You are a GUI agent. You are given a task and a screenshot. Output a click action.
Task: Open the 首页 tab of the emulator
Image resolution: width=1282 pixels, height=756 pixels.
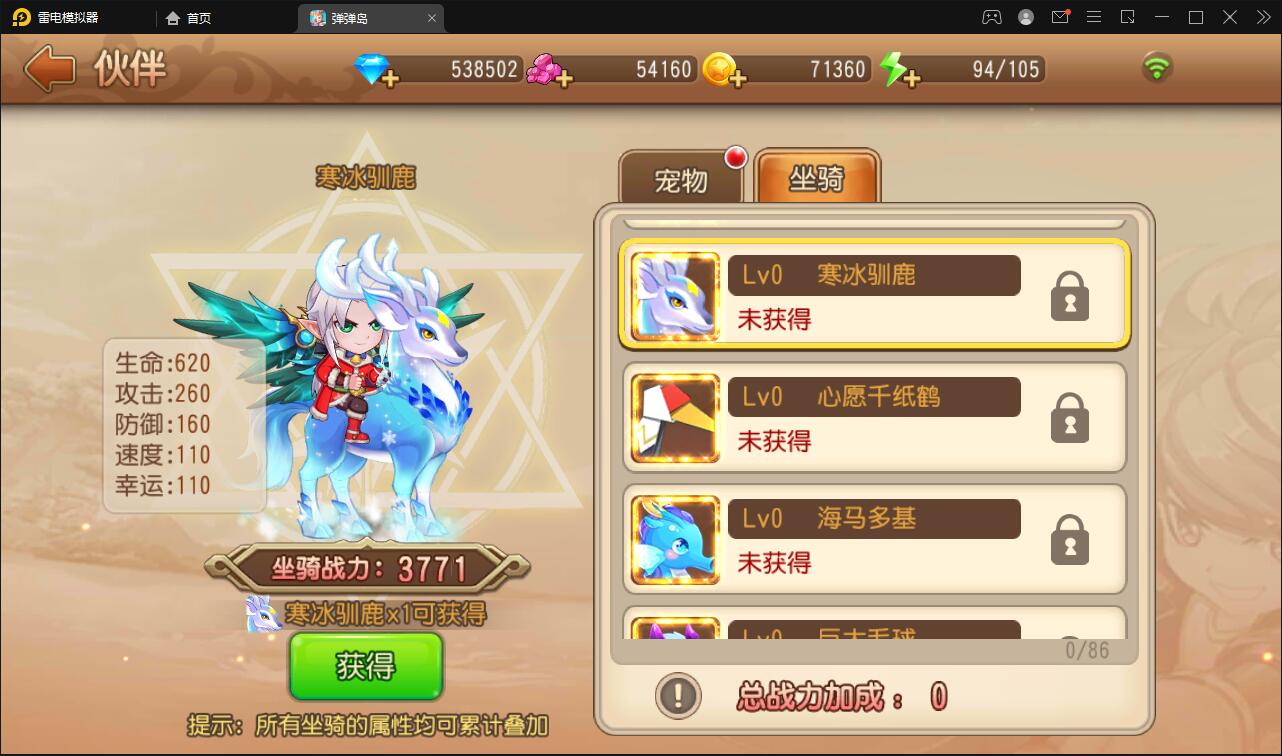pyautogui.click(x=188, y=17)
